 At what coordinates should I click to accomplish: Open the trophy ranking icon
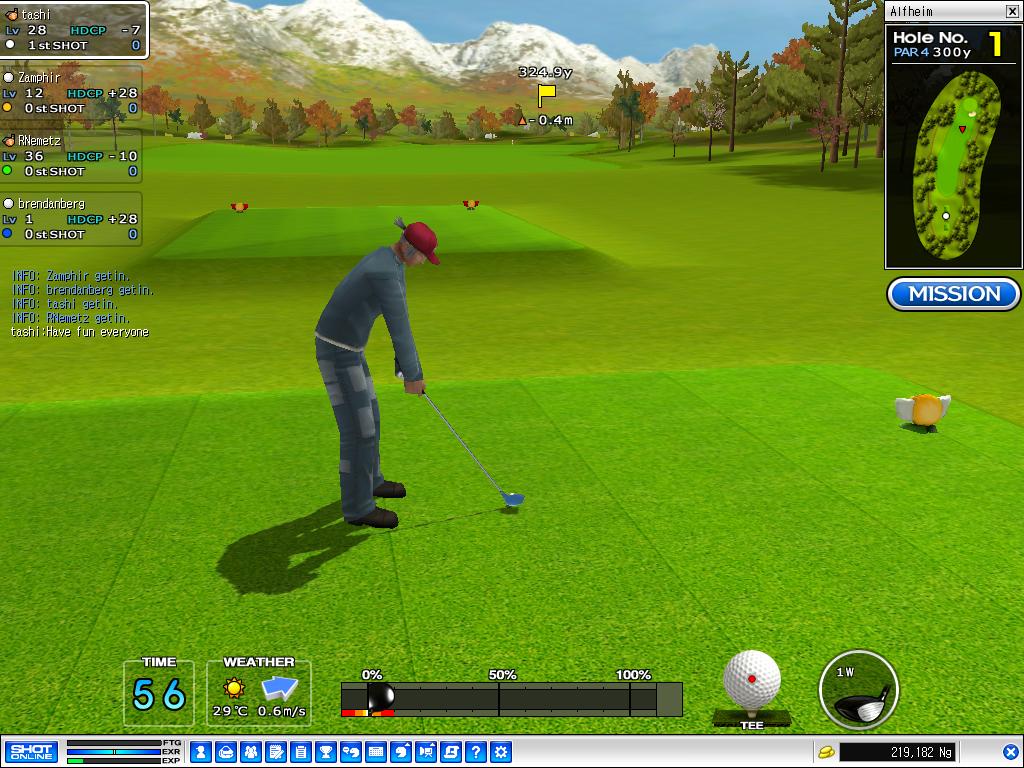(x=326, y=752)
